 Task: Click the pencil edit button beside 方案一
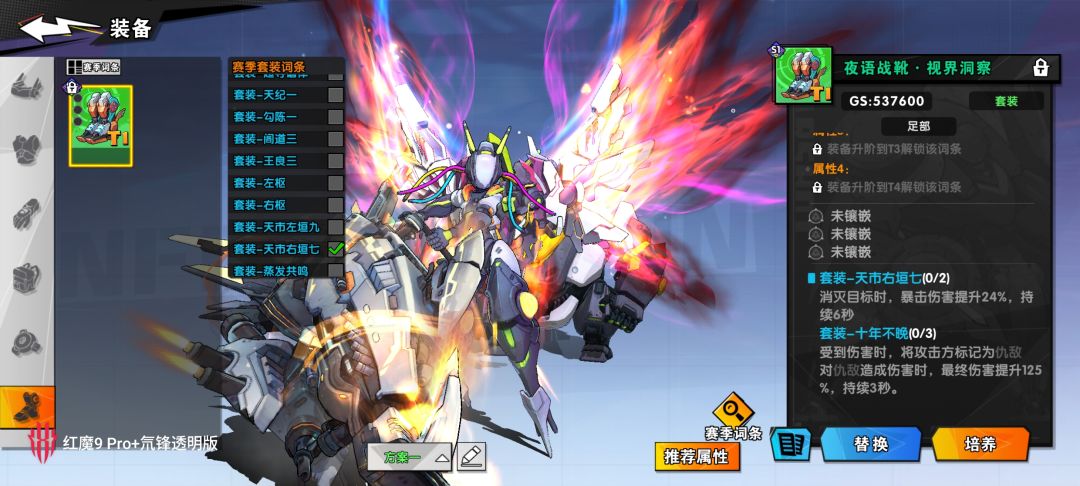pos(471,457)
